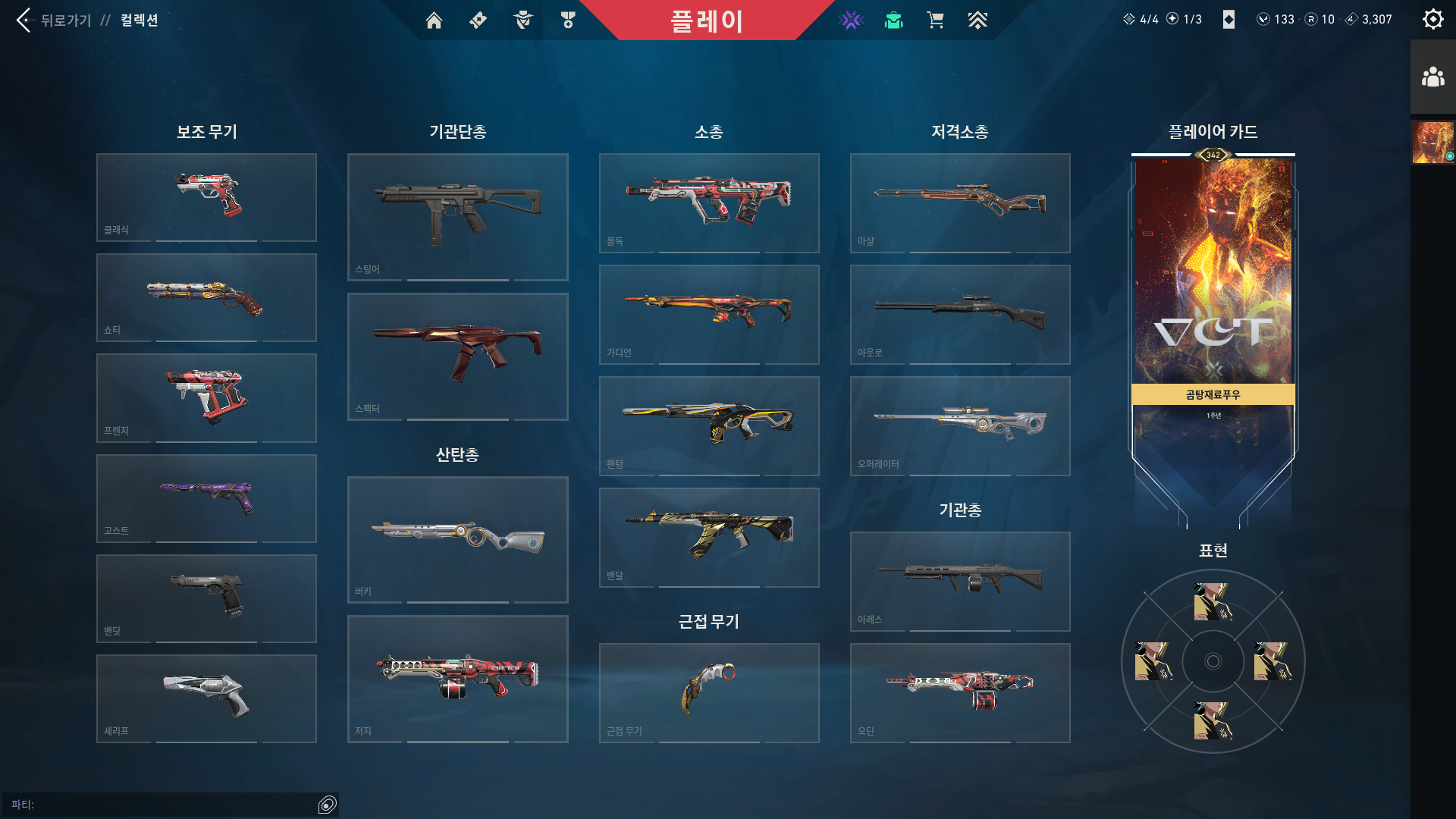Open the 근접 무기 melee skin slot
Screen dimensions: 1456x819
(708, 692)
